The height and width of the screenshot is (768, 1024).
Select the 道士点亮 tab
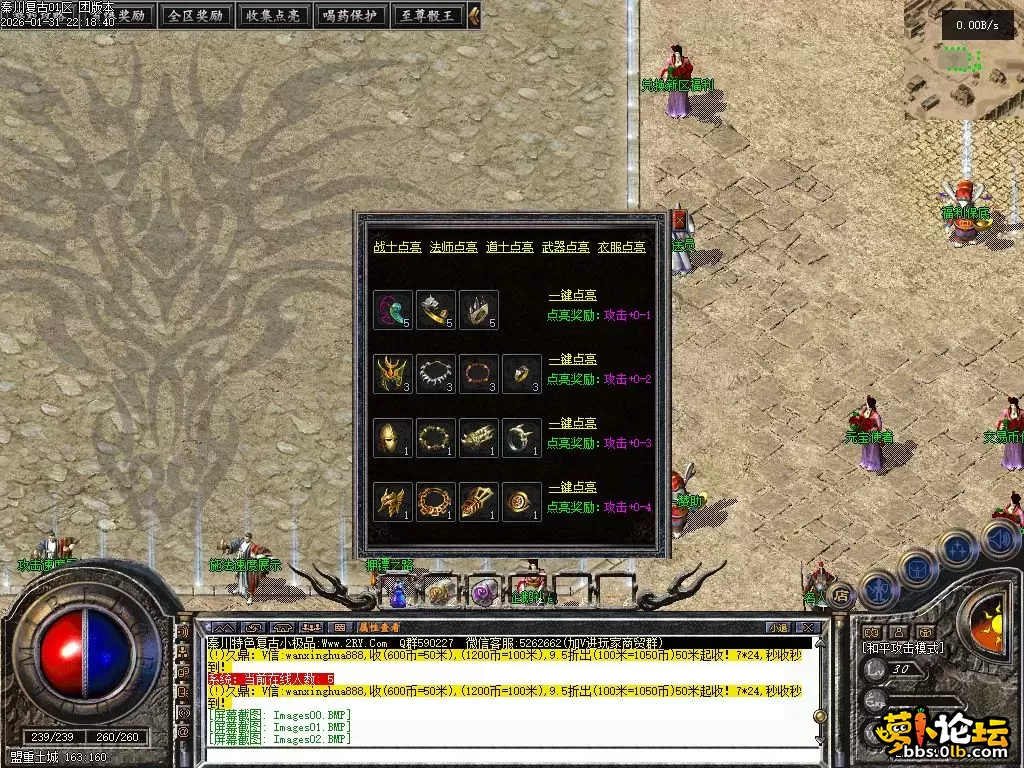509,247
